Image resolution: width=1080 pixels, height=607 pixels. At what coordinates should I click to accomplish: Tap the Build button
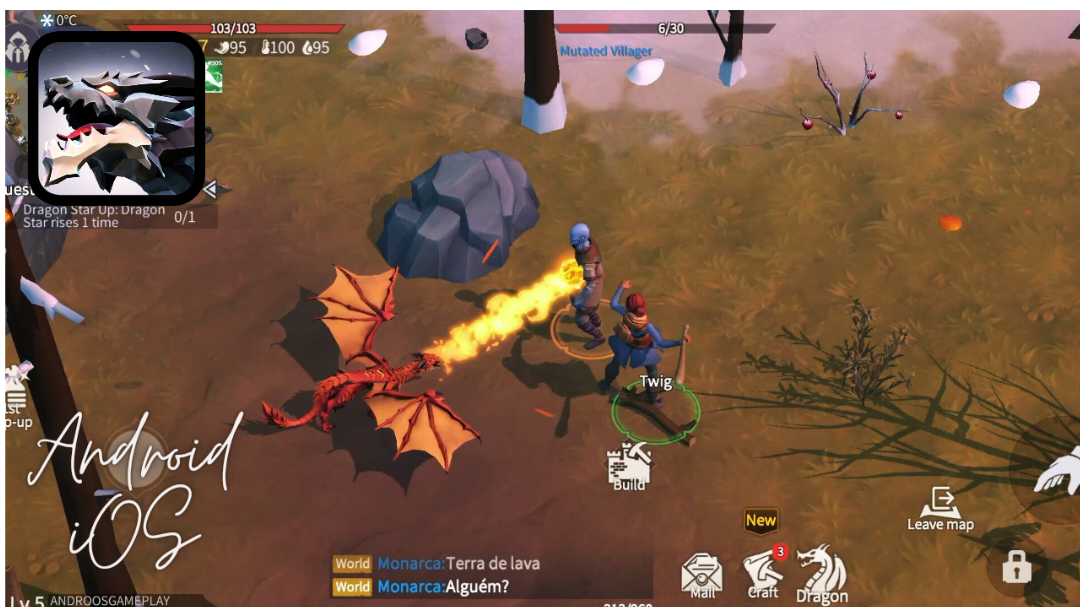[x=629, y=466]
